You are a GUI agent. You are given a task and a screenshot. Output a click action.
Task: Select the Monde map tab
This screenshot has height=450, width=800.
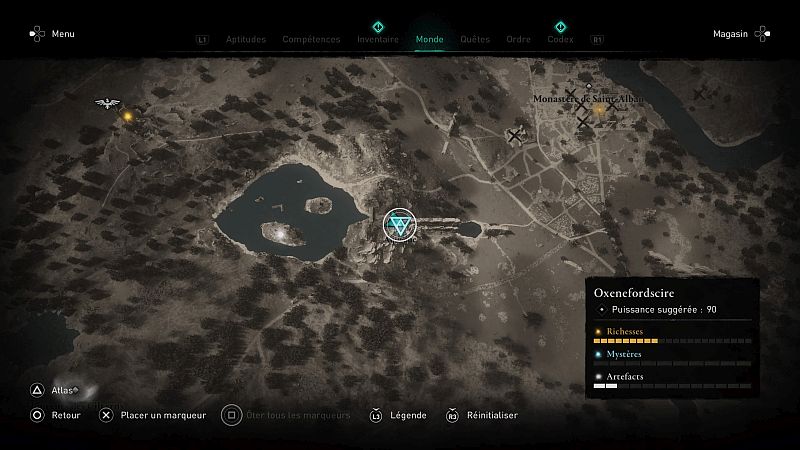tap(430, 40)
